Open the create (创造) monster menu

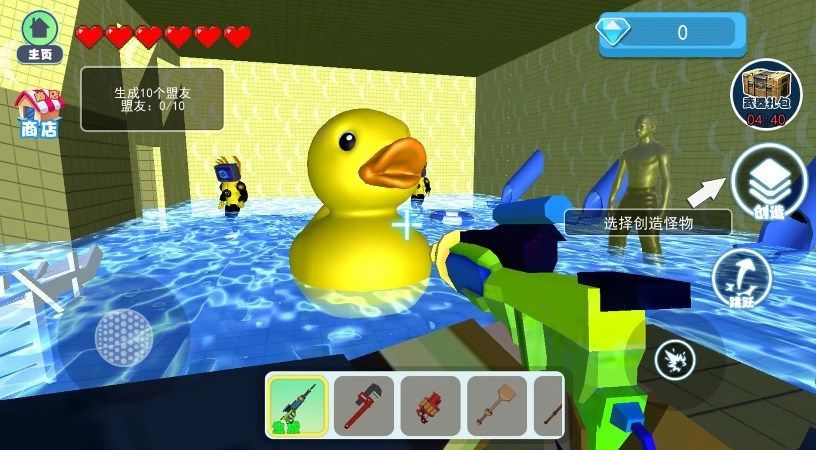coord(769,183)
